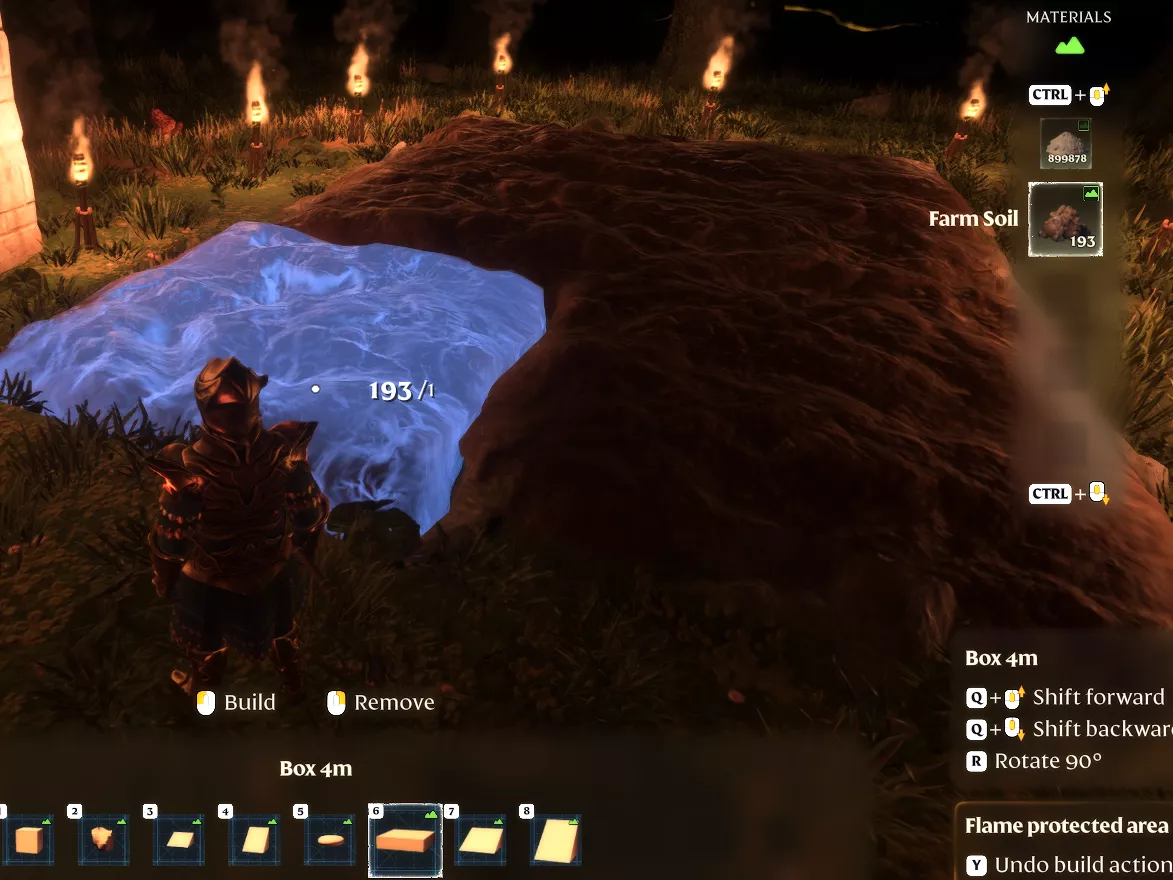This screenshot has width=1173, height=880.
Task: Select the large steep ramp shape in slot 8
Action: point(555,840)
